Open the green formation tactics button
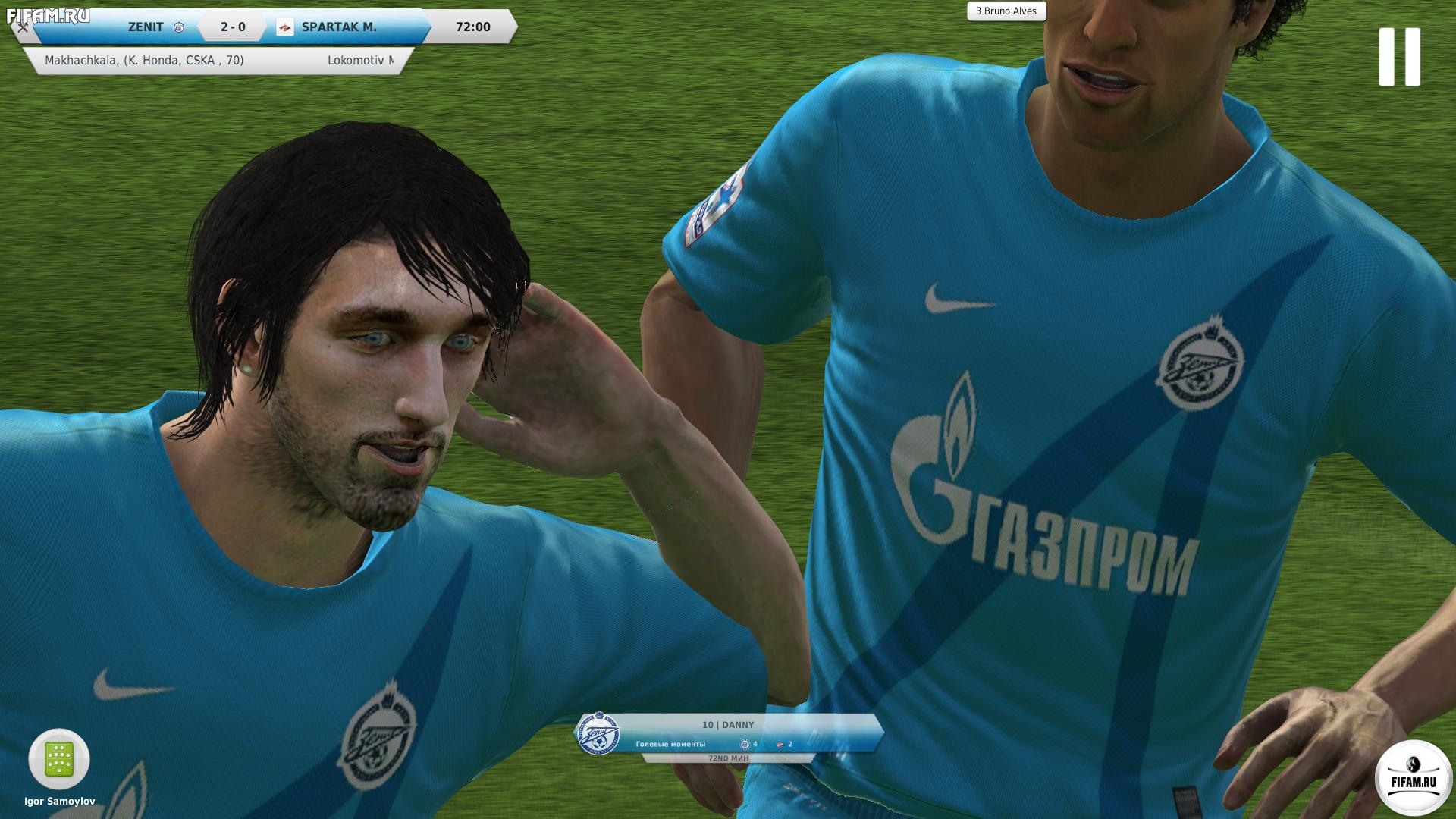Screen dimensions: 1456x819 tap(59, 759)
